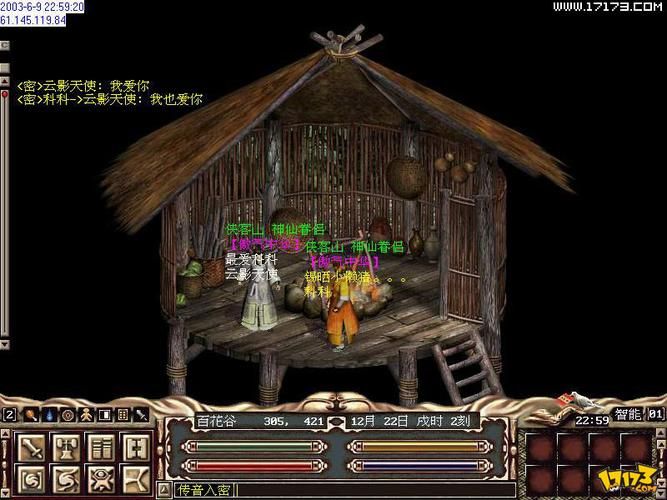Open the orange person figure toolbar icon

(86, 414)
